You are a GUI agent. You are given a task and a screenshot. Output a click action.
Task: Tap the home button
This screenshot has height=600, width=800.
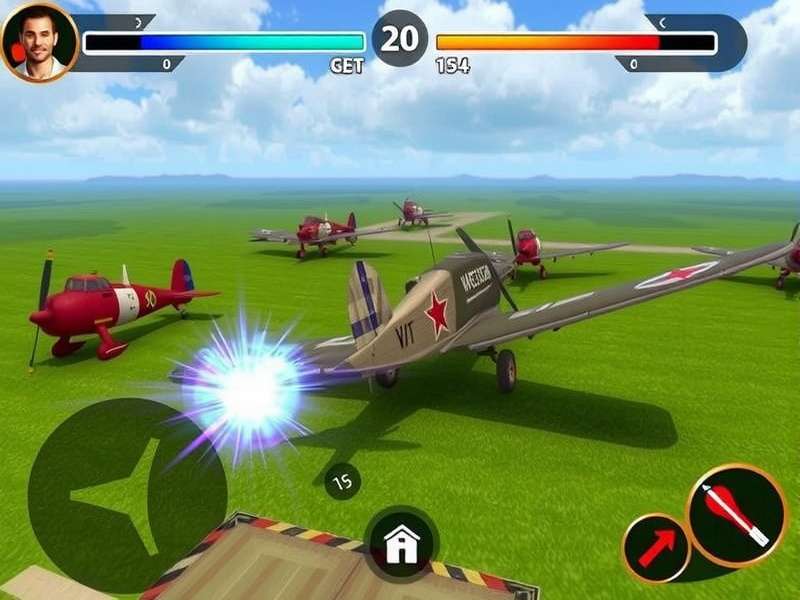tap(401, 544)
